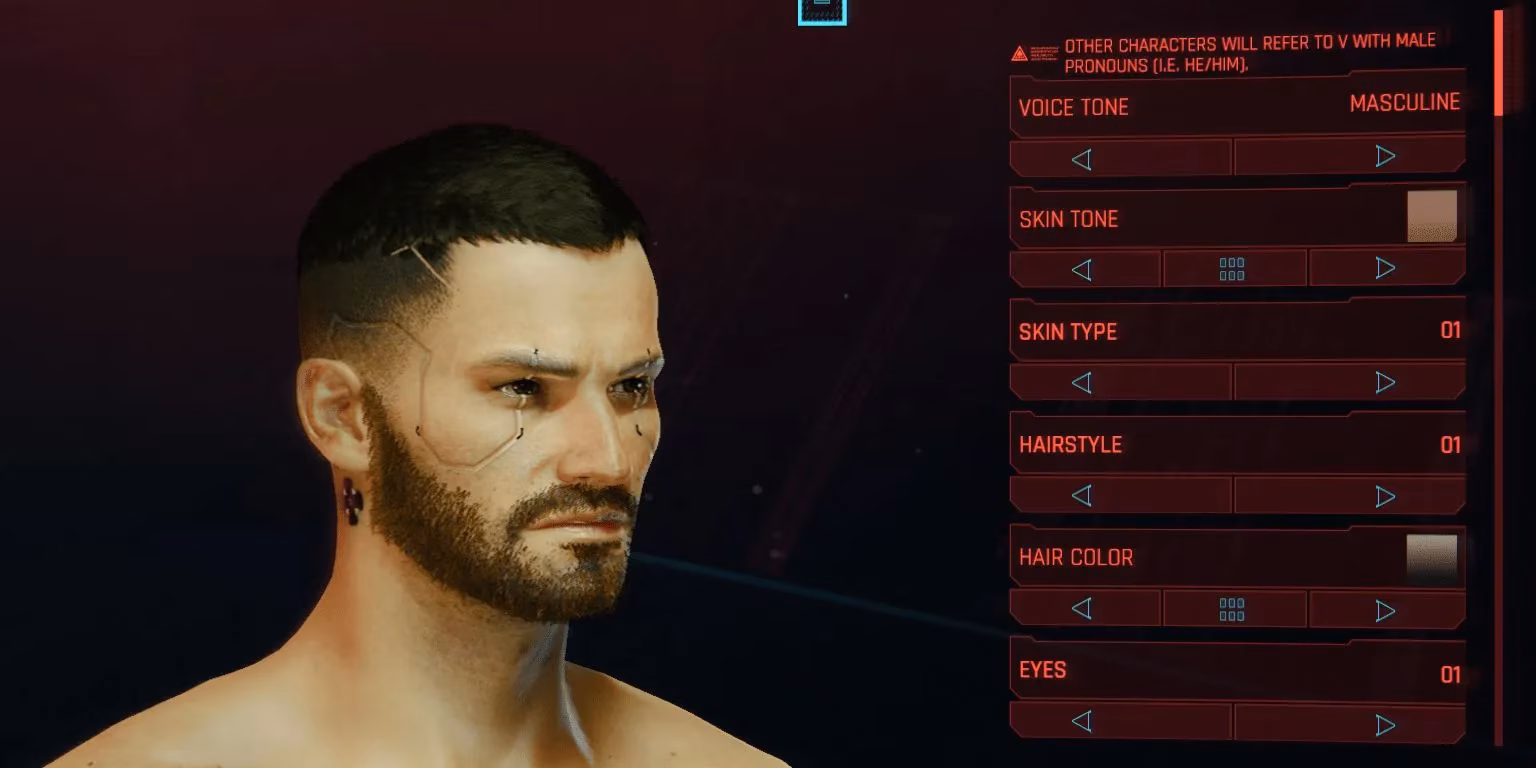
Task: Click the right arrow under Voice Tone
Action: click(1386, 156)
